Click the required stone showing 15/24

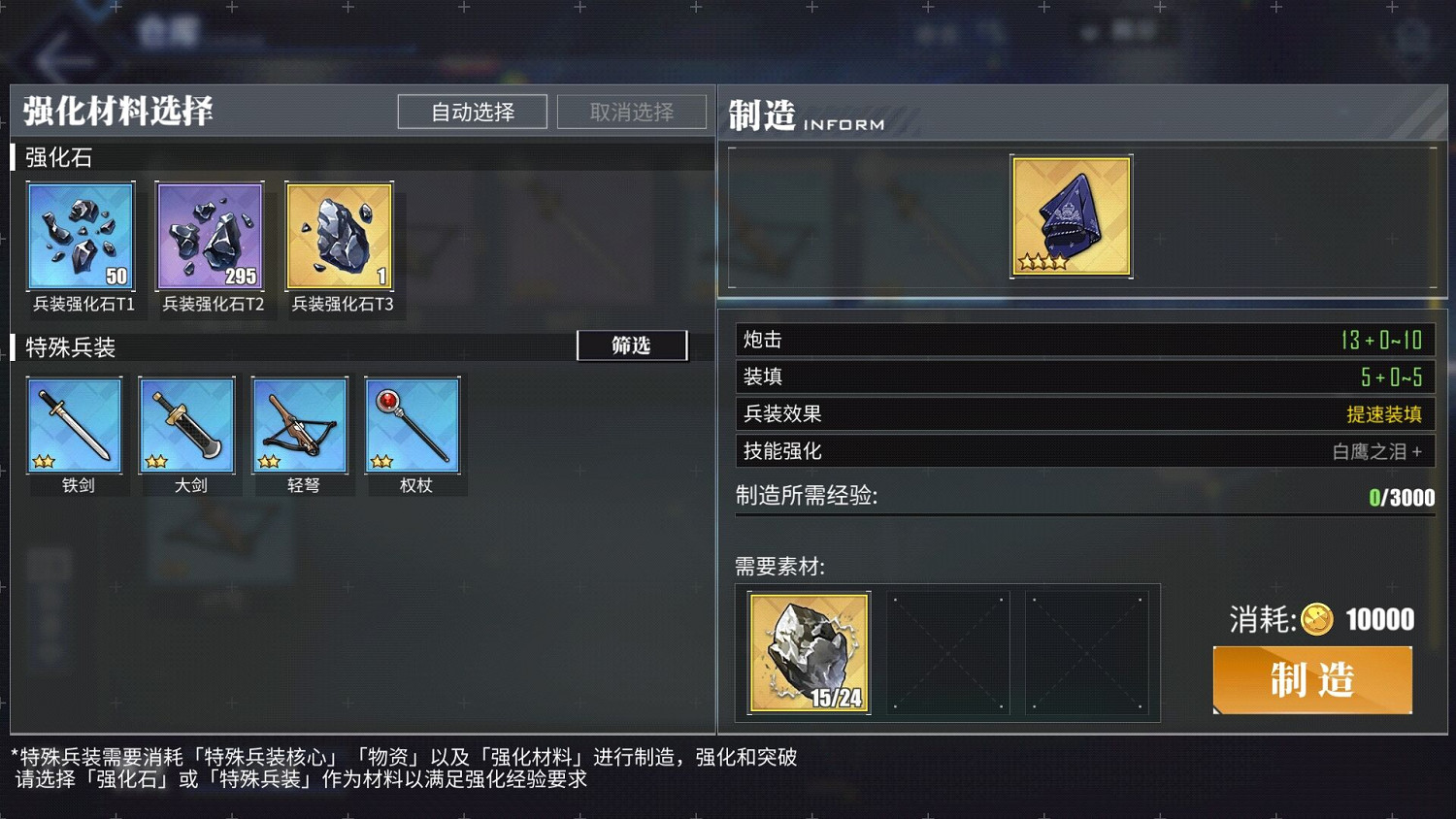click(x=808, y=652)
